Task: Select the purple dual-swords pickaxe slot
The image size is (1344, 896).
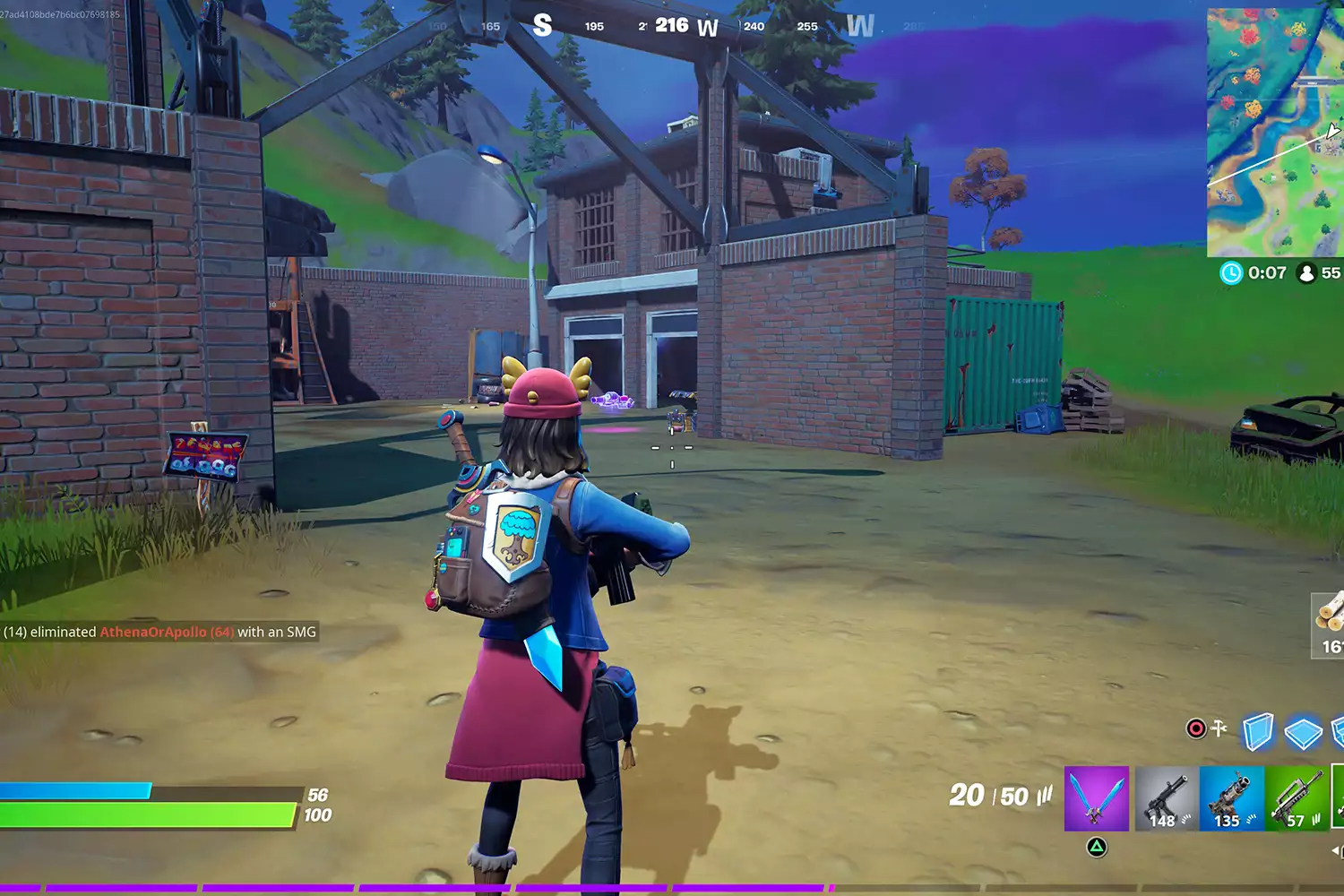Action: 1097,797
